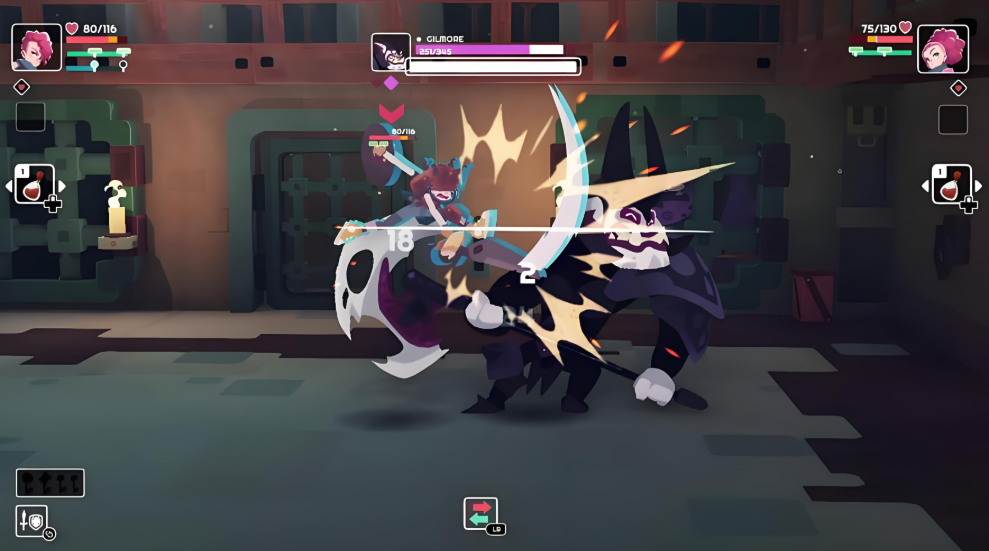This screenshot has height=551, width=989.
Task: Click the empty slot under the left portrait
Action: [x=30, y=117]
